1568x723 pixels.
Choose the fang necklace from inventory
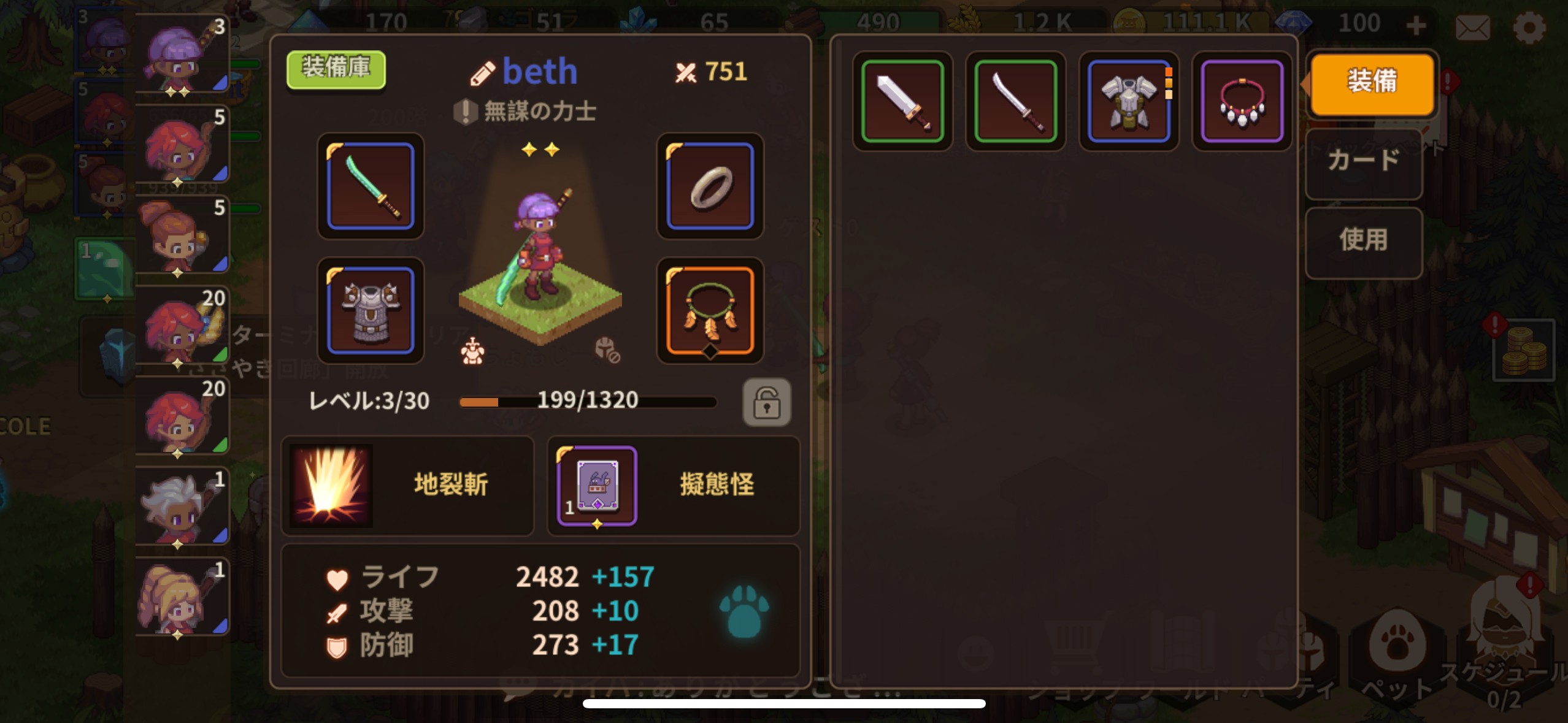tap(1242, 101)
